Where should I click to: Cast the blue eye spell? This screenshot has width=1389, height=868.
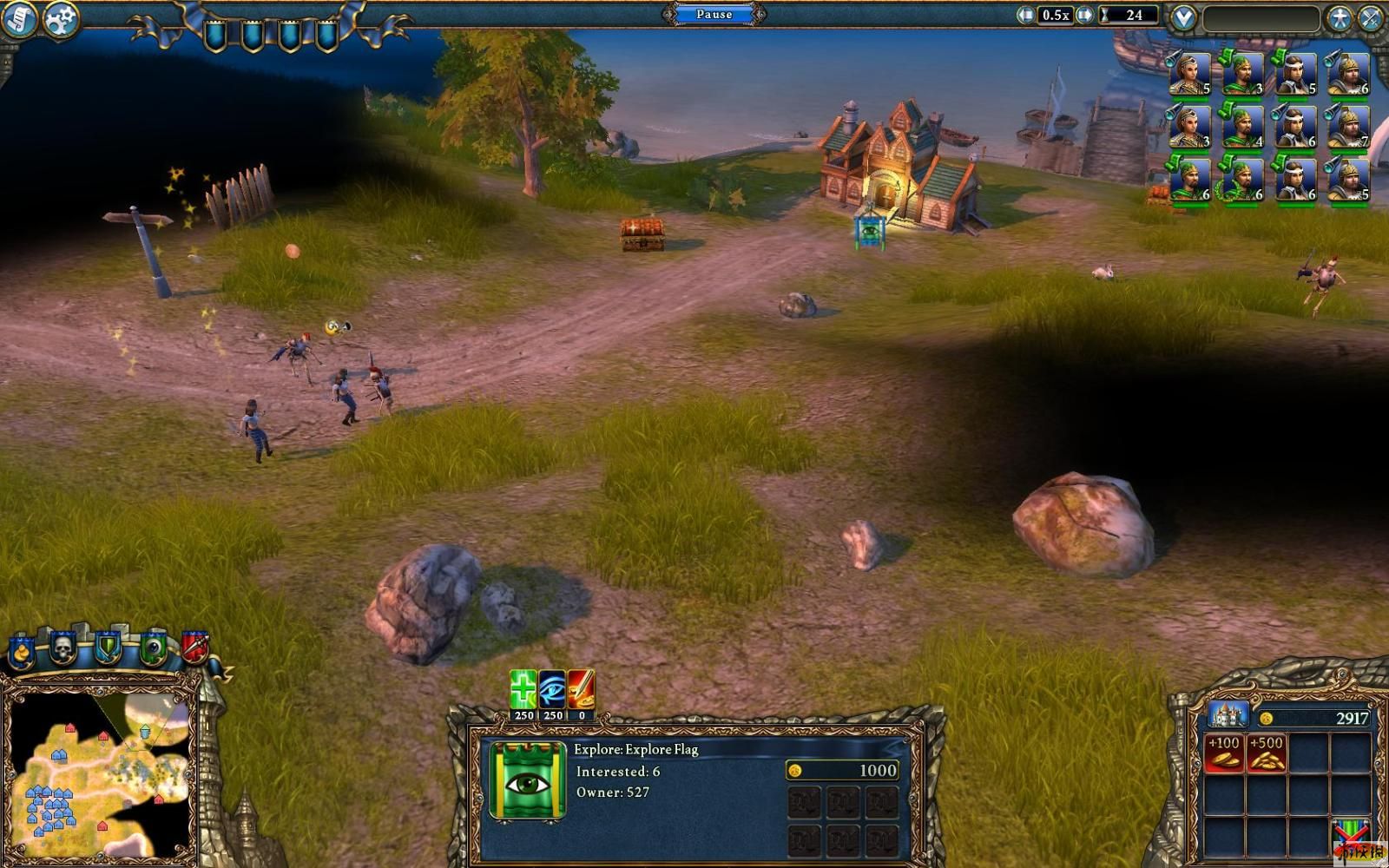tap(552, 690)
